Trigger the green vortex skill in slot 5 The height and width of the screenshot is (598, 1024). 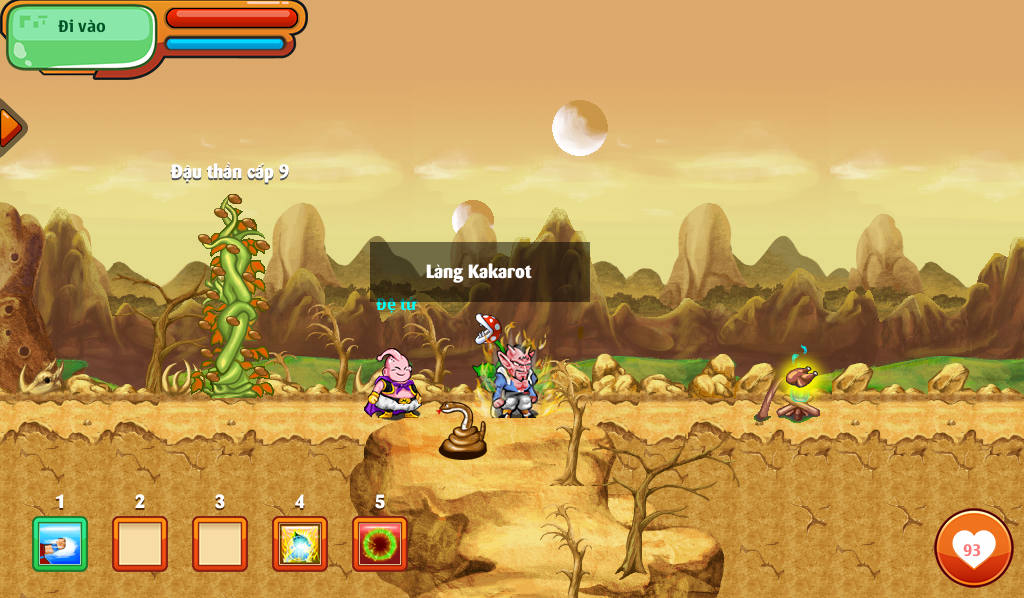pos(380,544)
